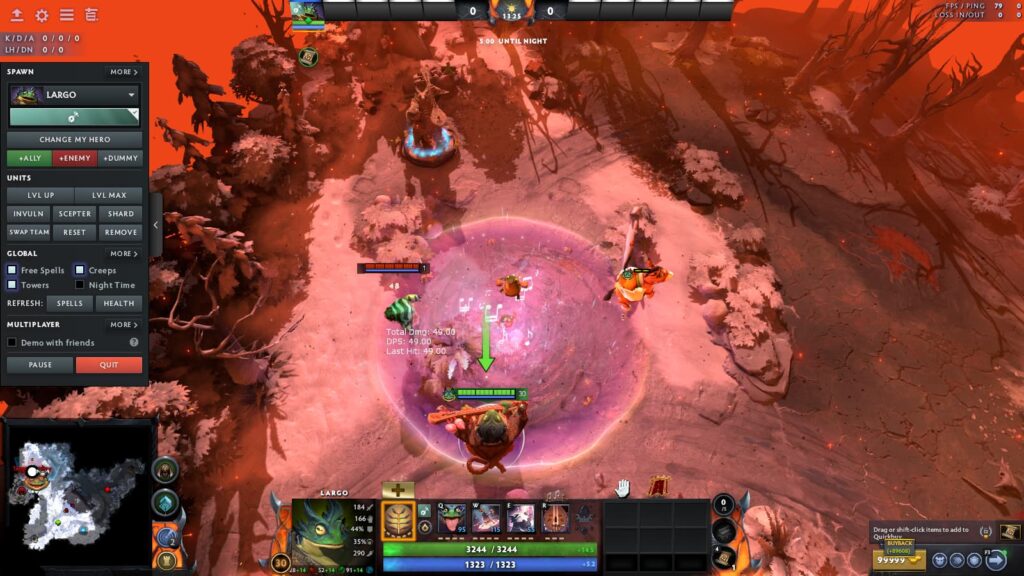Screen dimensions: 1024x576
Task: Pause the demo with the Pause button
Action: click(40, 365)
